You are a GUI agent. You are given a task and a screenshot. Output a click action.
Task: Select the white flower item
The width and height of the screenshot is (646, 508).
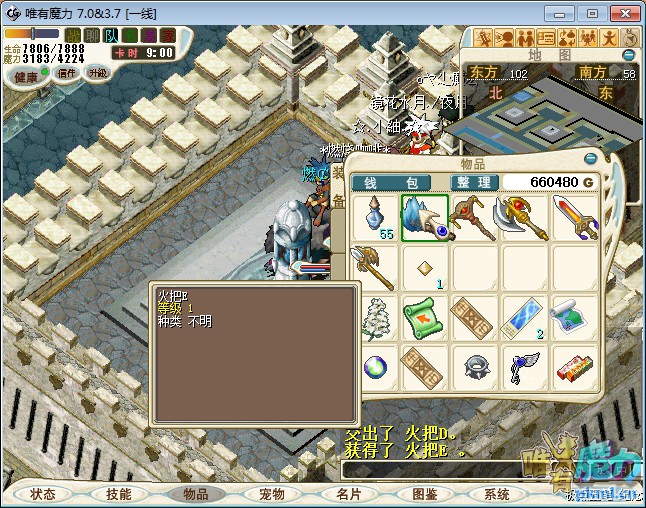pos(376,317)
